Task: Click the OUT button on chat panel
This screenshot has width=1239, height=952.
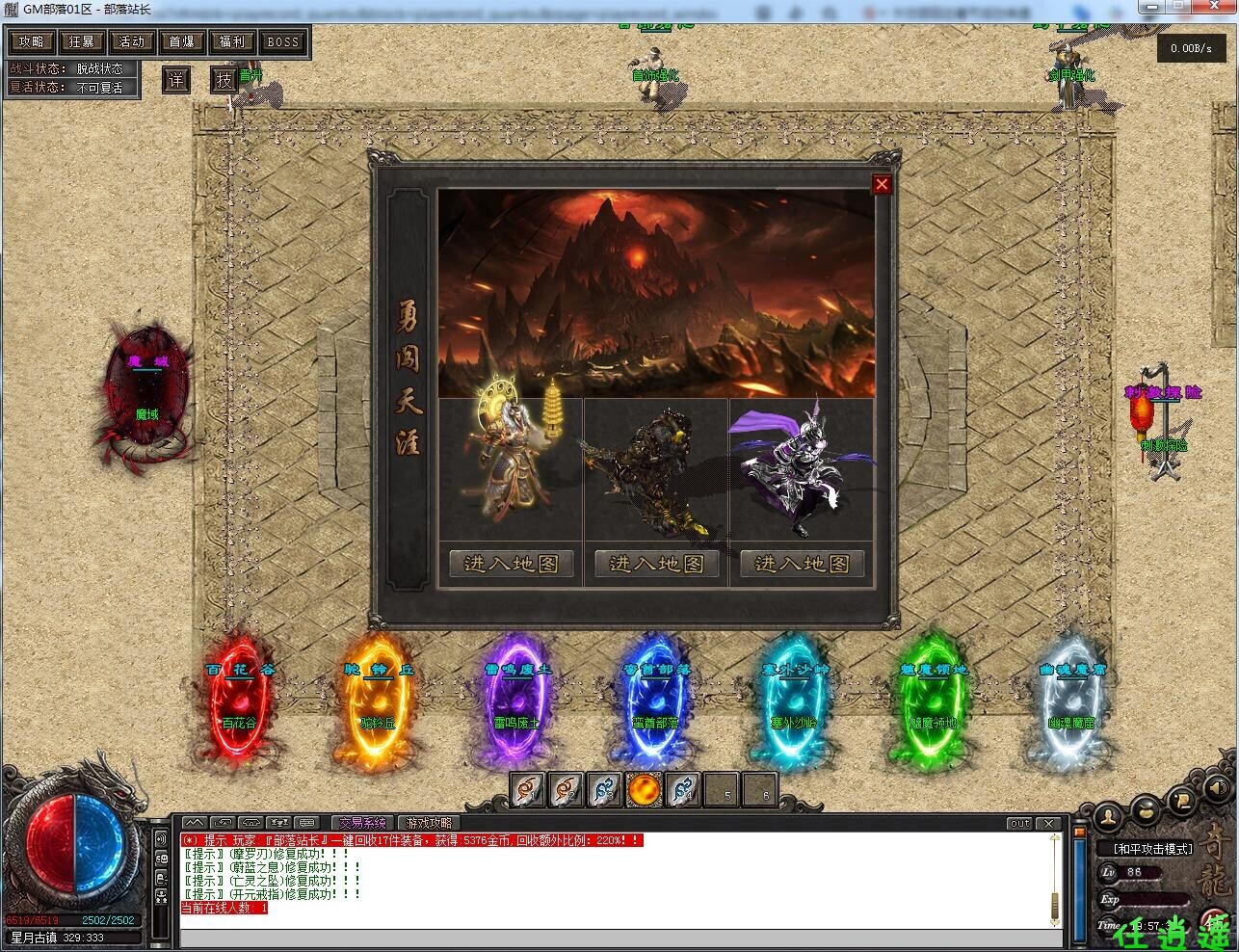Action: [1019, 824]
